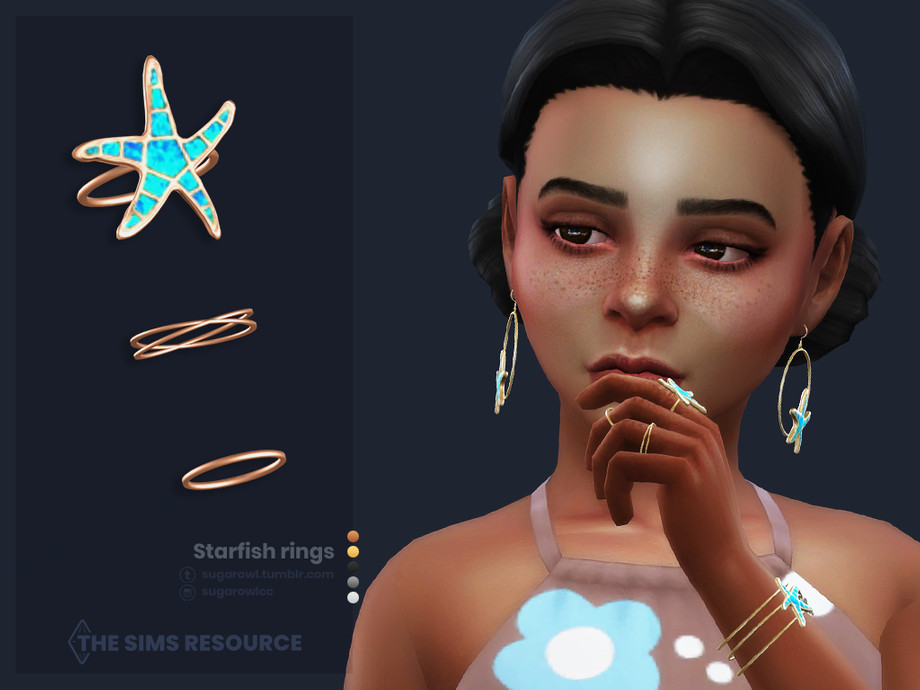Select the copper color swatch
The width and height of the screenshot is (920, 690).
click(352, 536)
